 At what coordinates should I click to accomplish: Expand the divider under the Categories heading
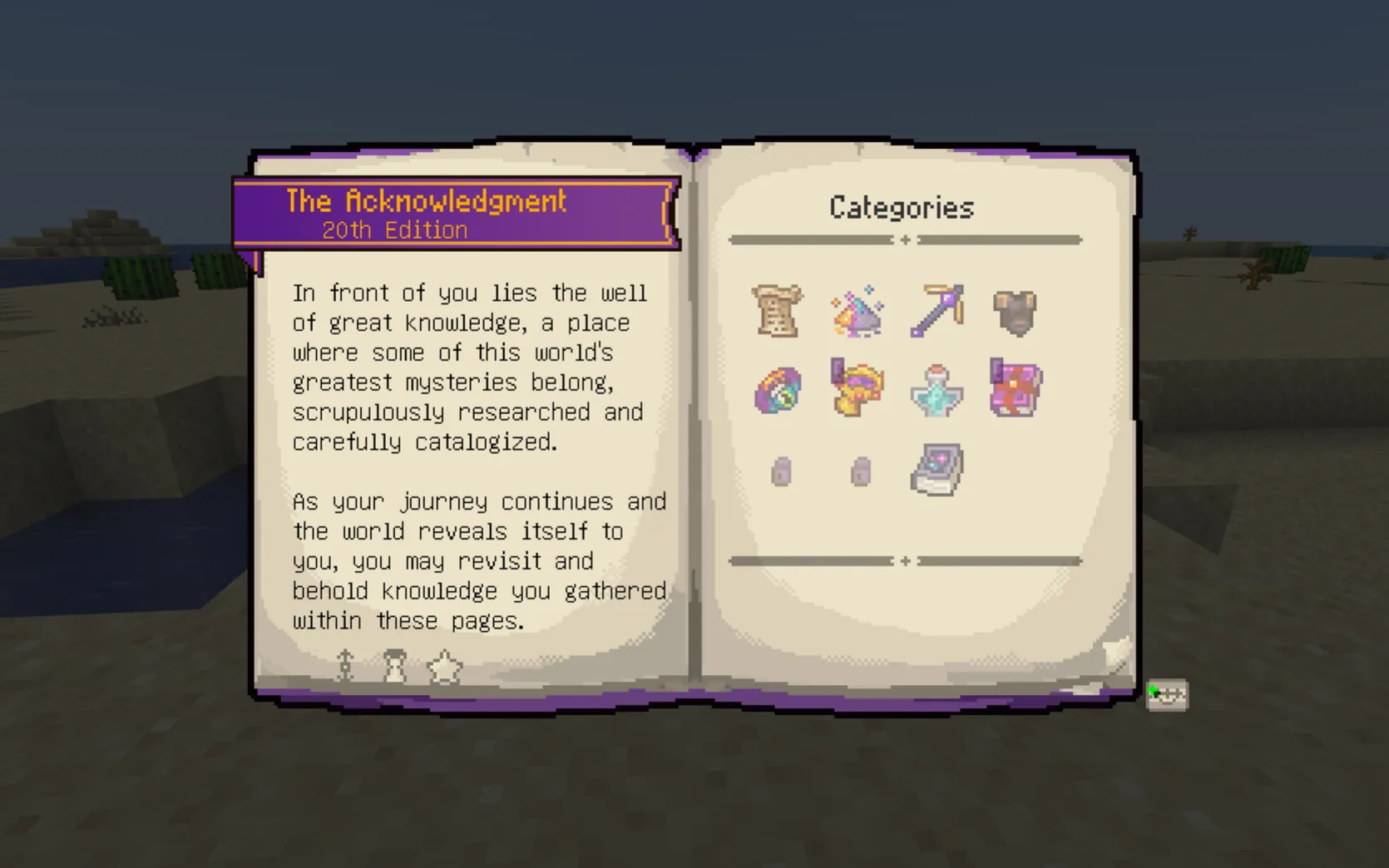pos(904,240)
